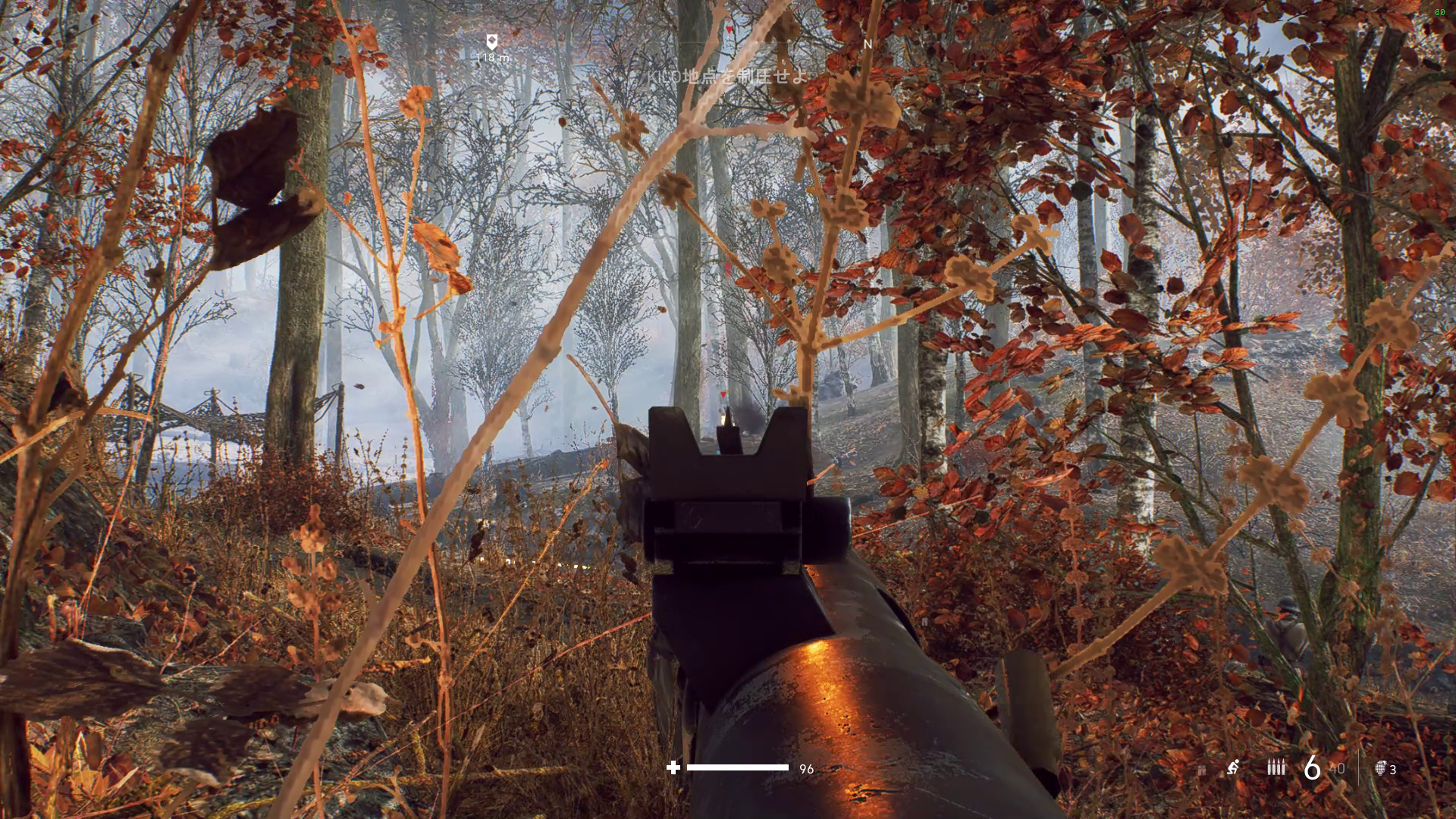This screenshot has height=819, width=1456.
Task: Toggle the grenade count indicator showing 3
Action: [1393, 768]
